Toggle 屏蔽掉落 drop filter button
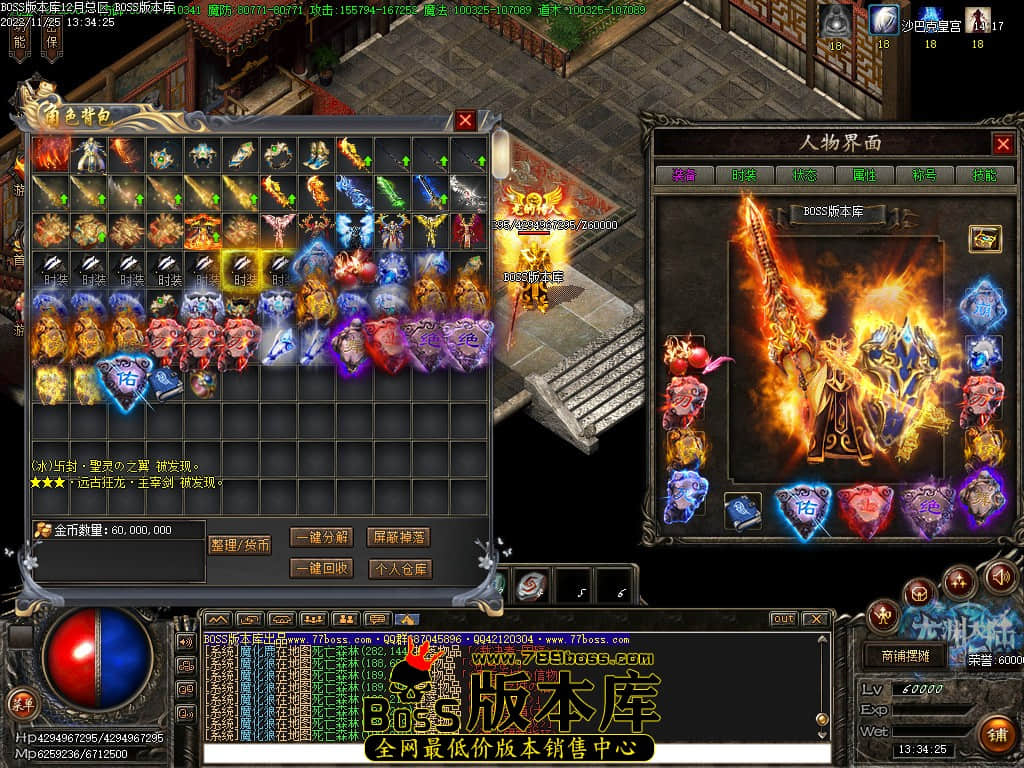This screenshot has width=1024, height=768. tap(398, 537)
